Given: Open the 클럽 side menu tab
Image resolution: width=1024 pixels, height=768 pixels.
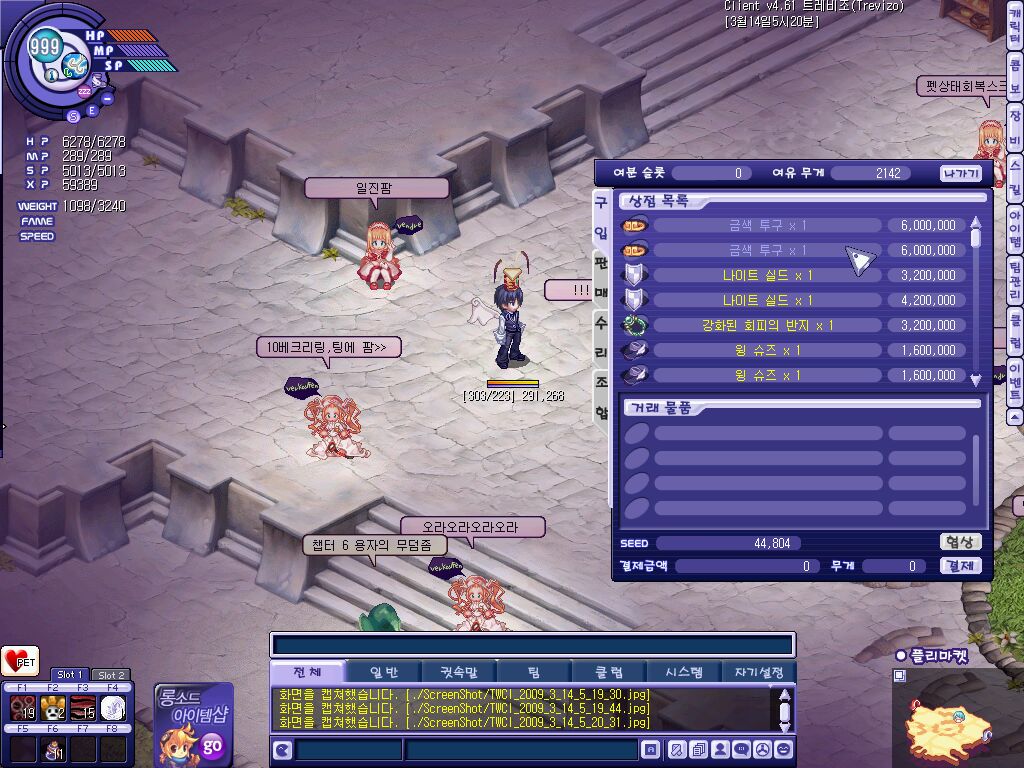Looking at the screenshot, I should pos(1014,329).
